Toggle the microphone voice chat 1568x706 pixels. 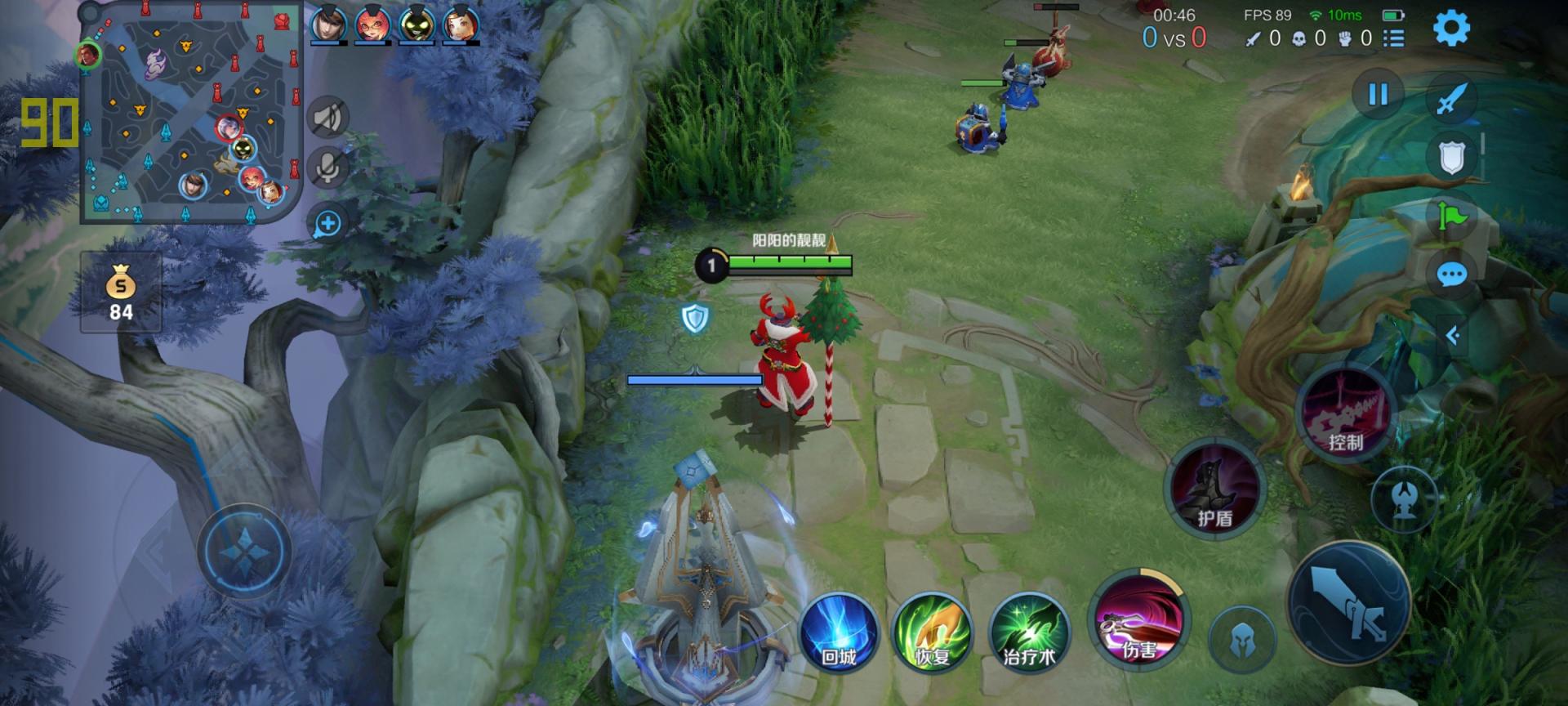click(x=327, y=168)
